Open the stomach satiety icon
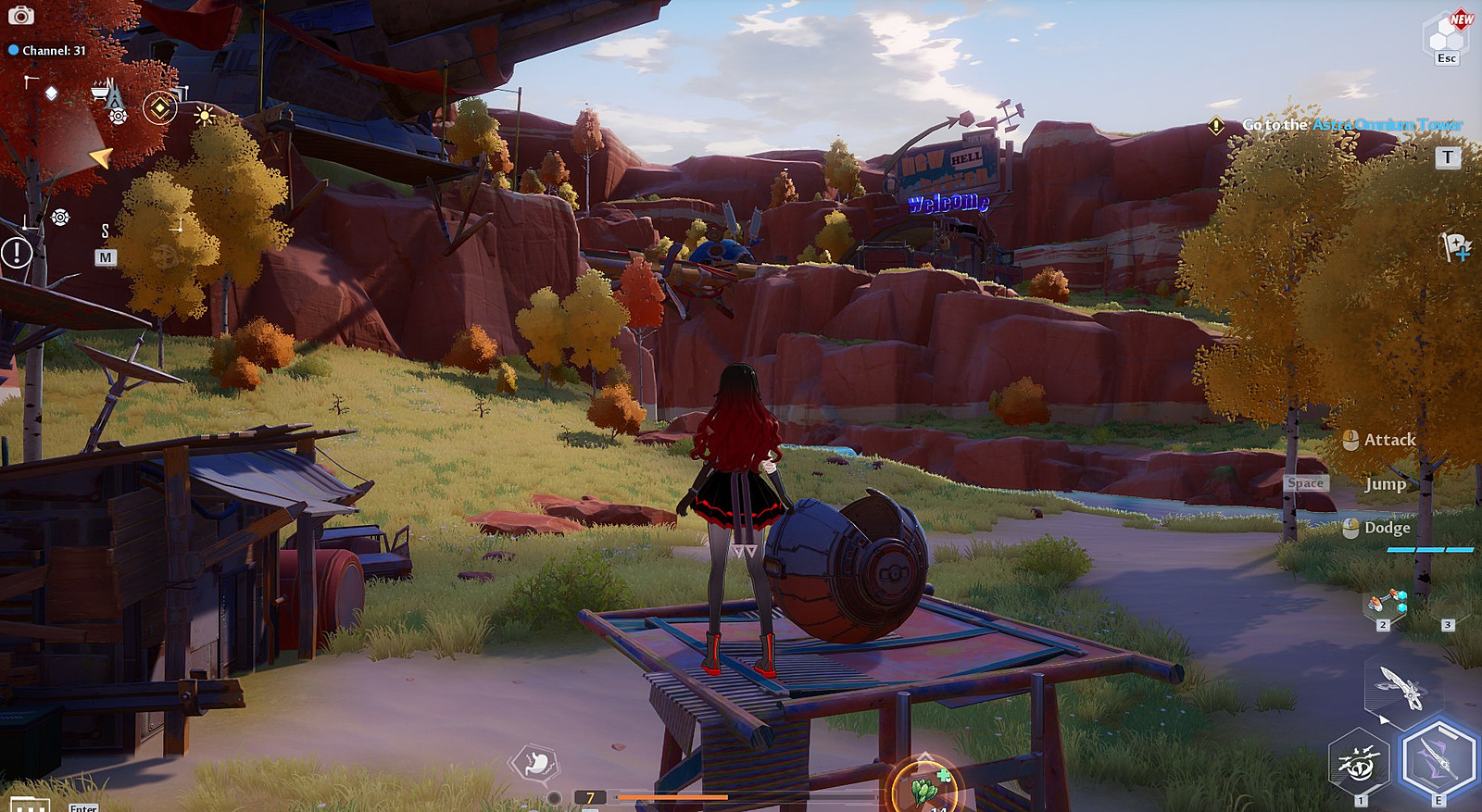The image size is (1482, 812). pos(535,764)
